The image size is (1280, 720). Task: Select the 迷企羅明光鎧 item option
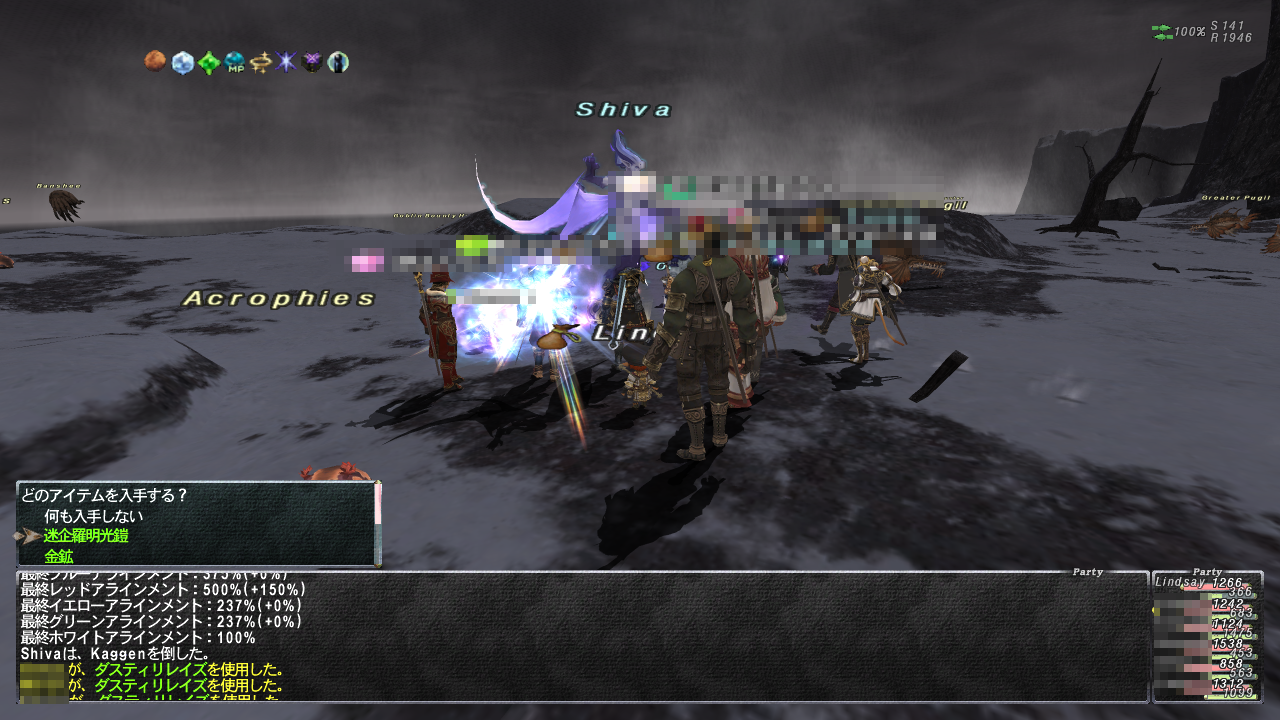pyautogui.click(x=86, y=536)
